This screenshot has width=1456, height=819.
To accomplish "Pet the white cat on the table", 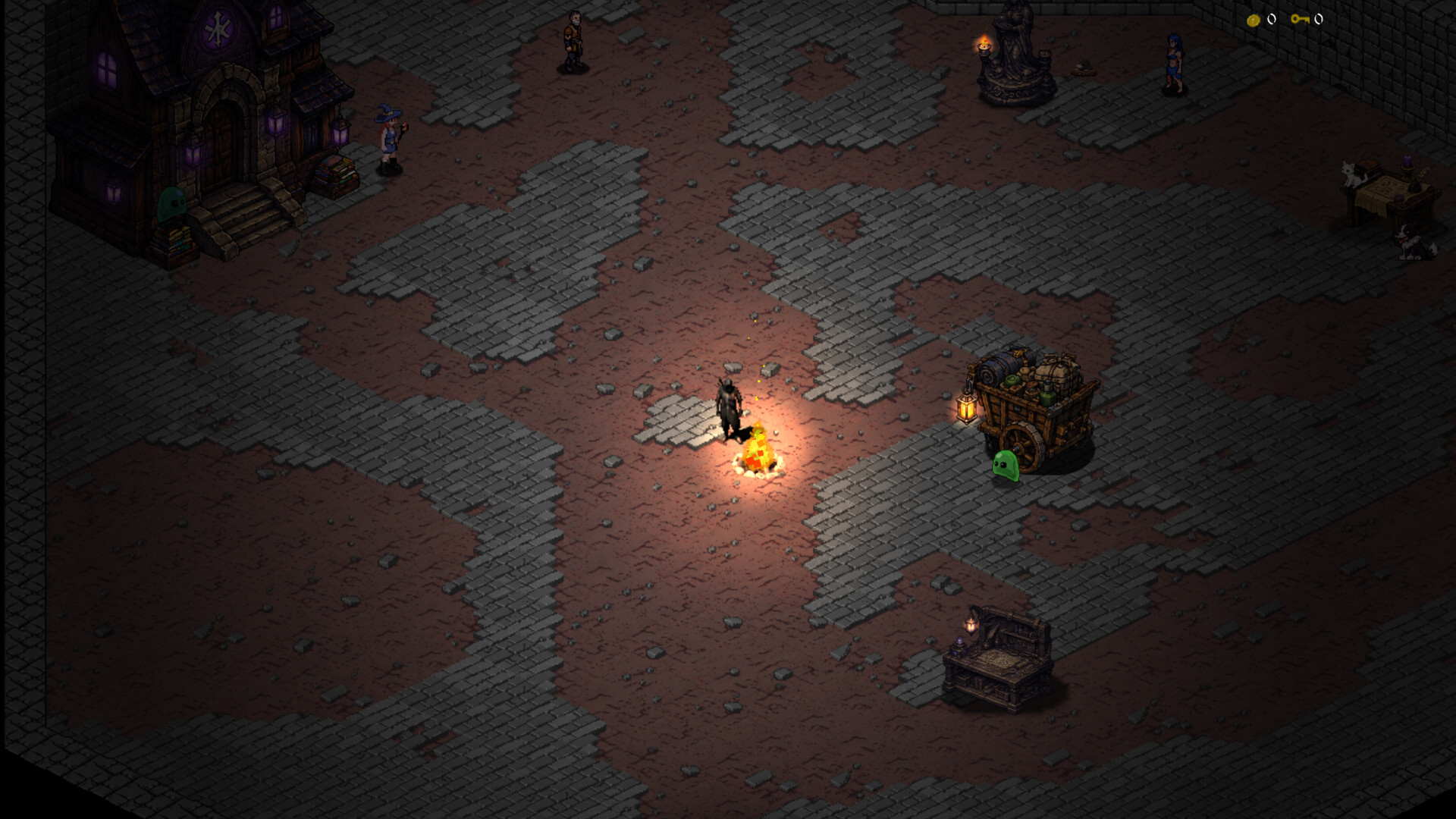I will pyautogui.click(x=1352, y=173).
